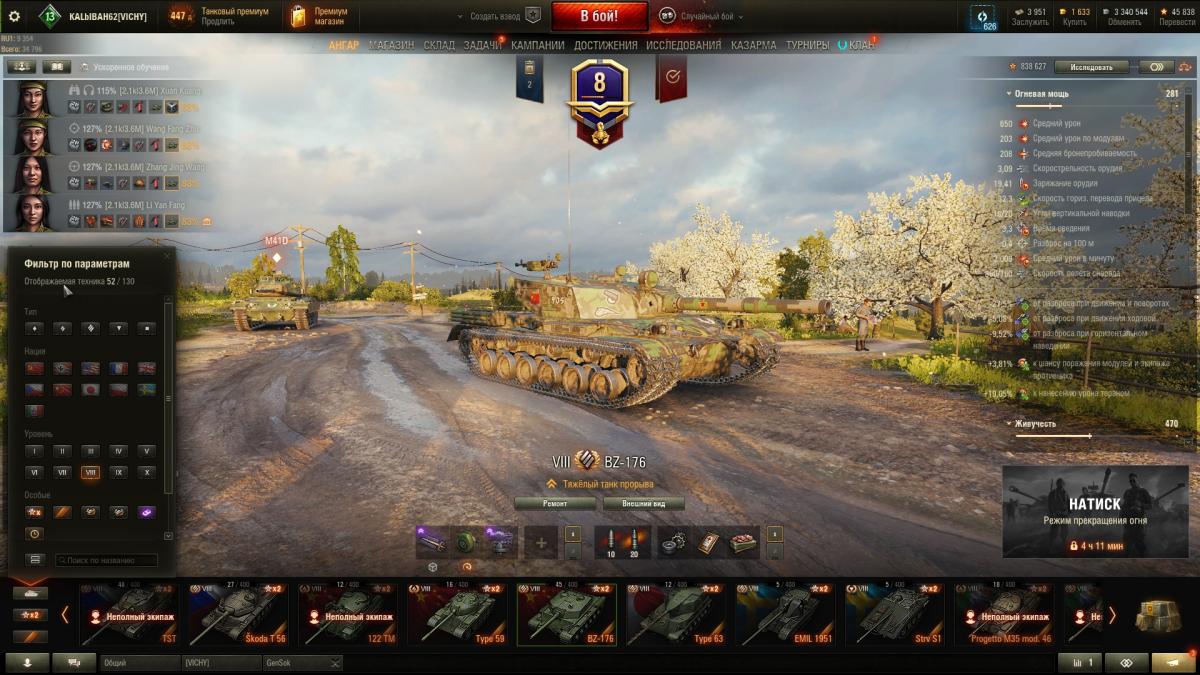Switch to the Склад tab
Viewport: 1200px width, 675px height.
coord(439,45)
